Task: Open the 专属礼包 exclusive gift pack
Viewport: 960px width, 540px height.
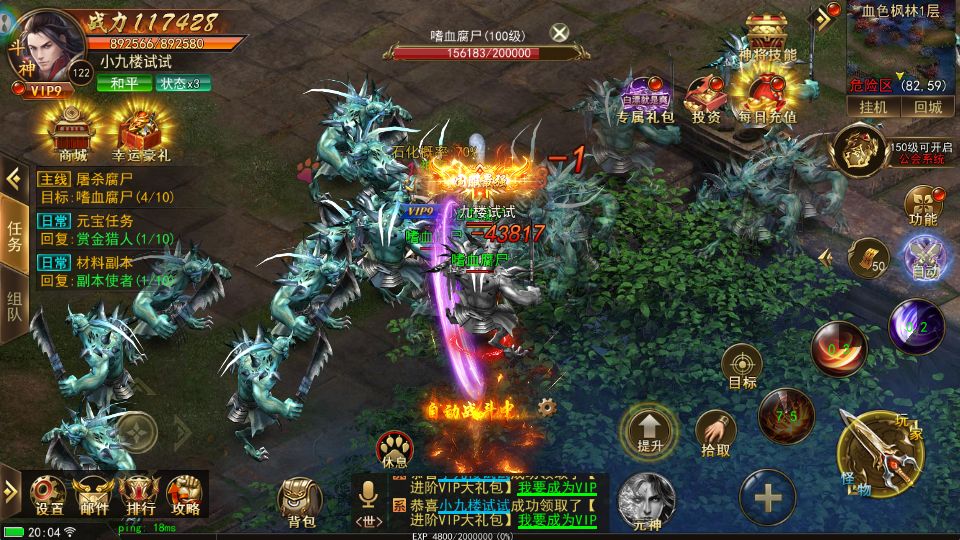Action: tap(644, 100)
